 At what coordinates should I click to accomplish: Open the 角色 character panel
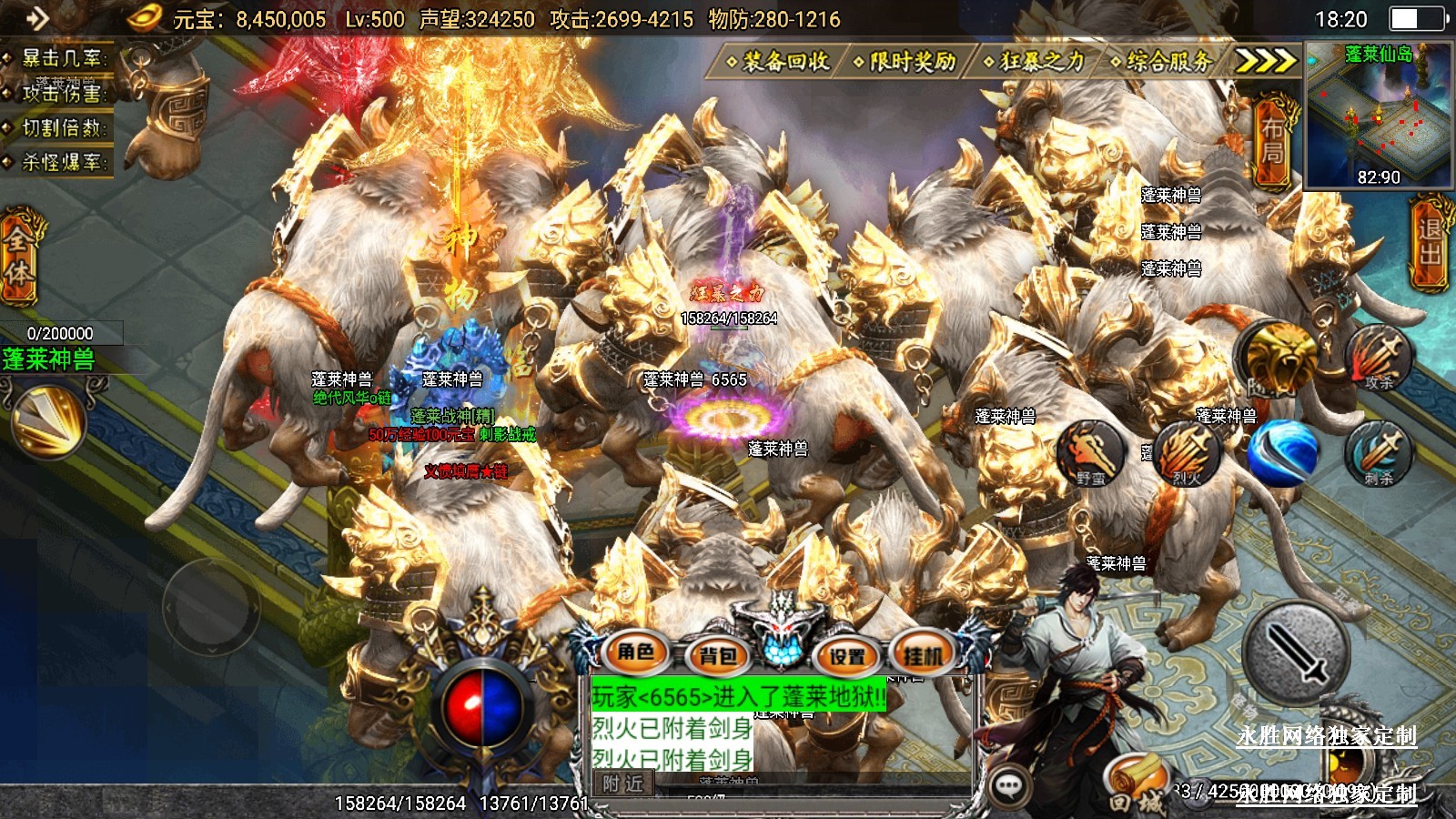(x=635, y=652)
